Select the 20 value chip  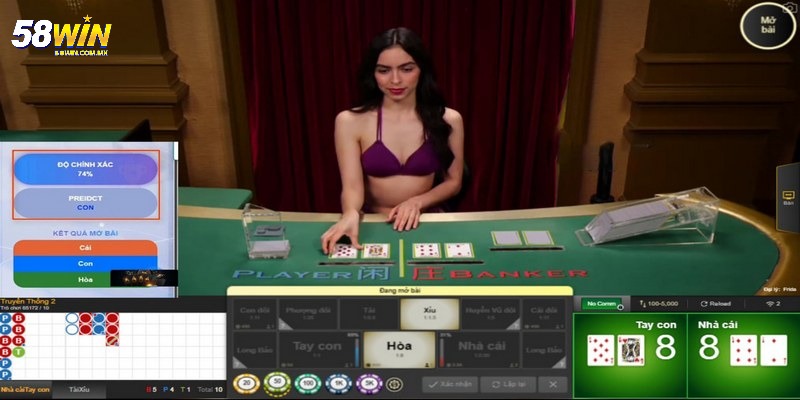246,383
